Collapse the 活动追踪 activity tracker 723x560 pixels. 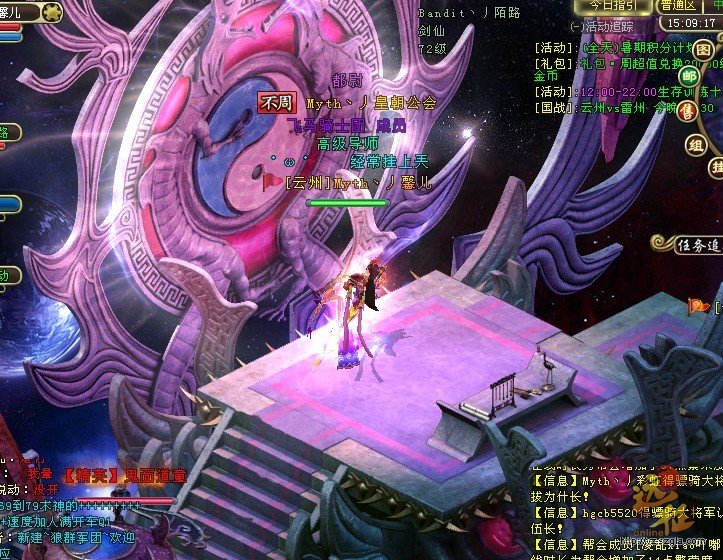(575, 27)
